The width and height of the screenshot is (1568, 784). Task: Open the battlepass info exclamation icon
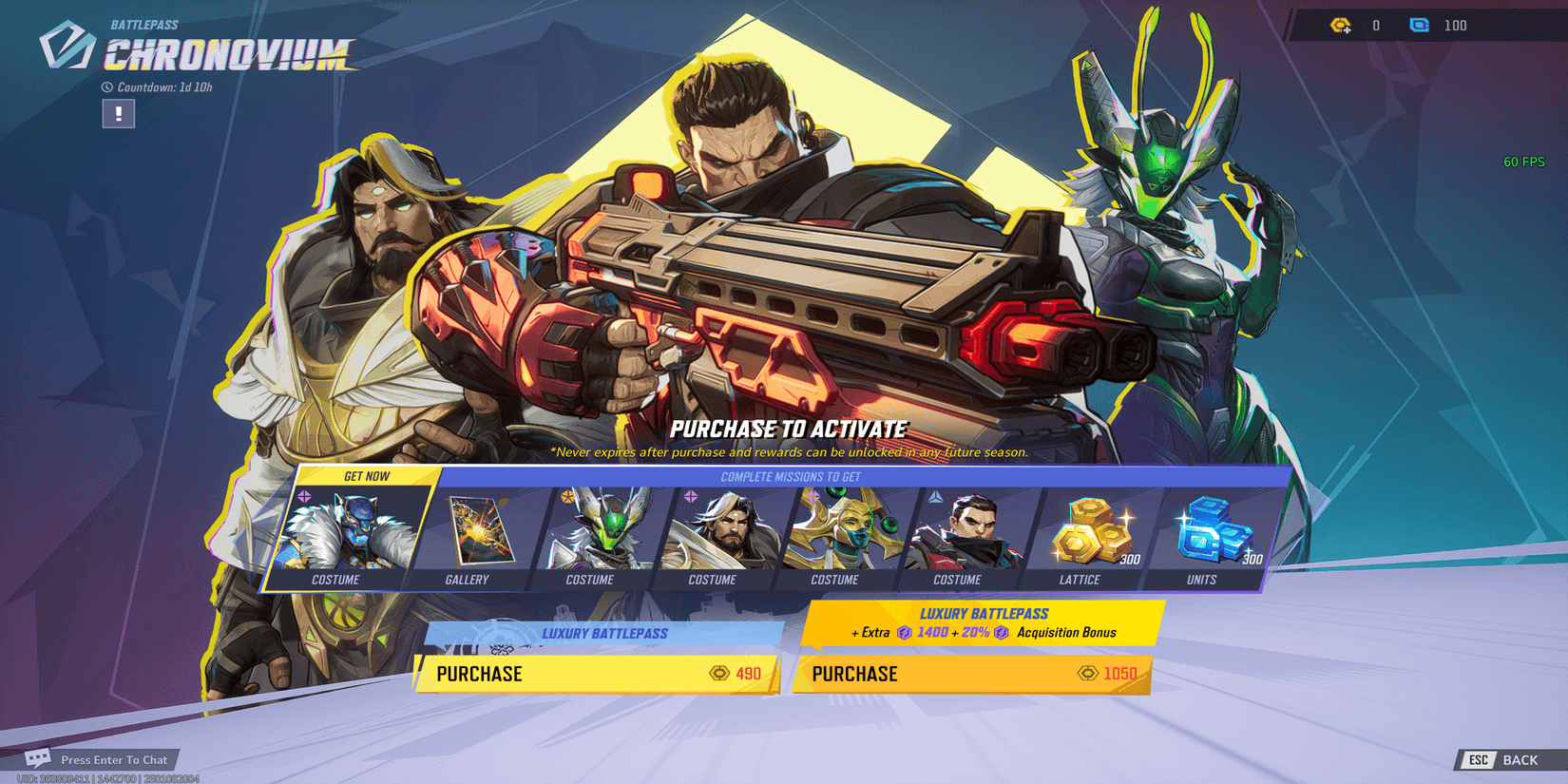click(x=119, y=114)
